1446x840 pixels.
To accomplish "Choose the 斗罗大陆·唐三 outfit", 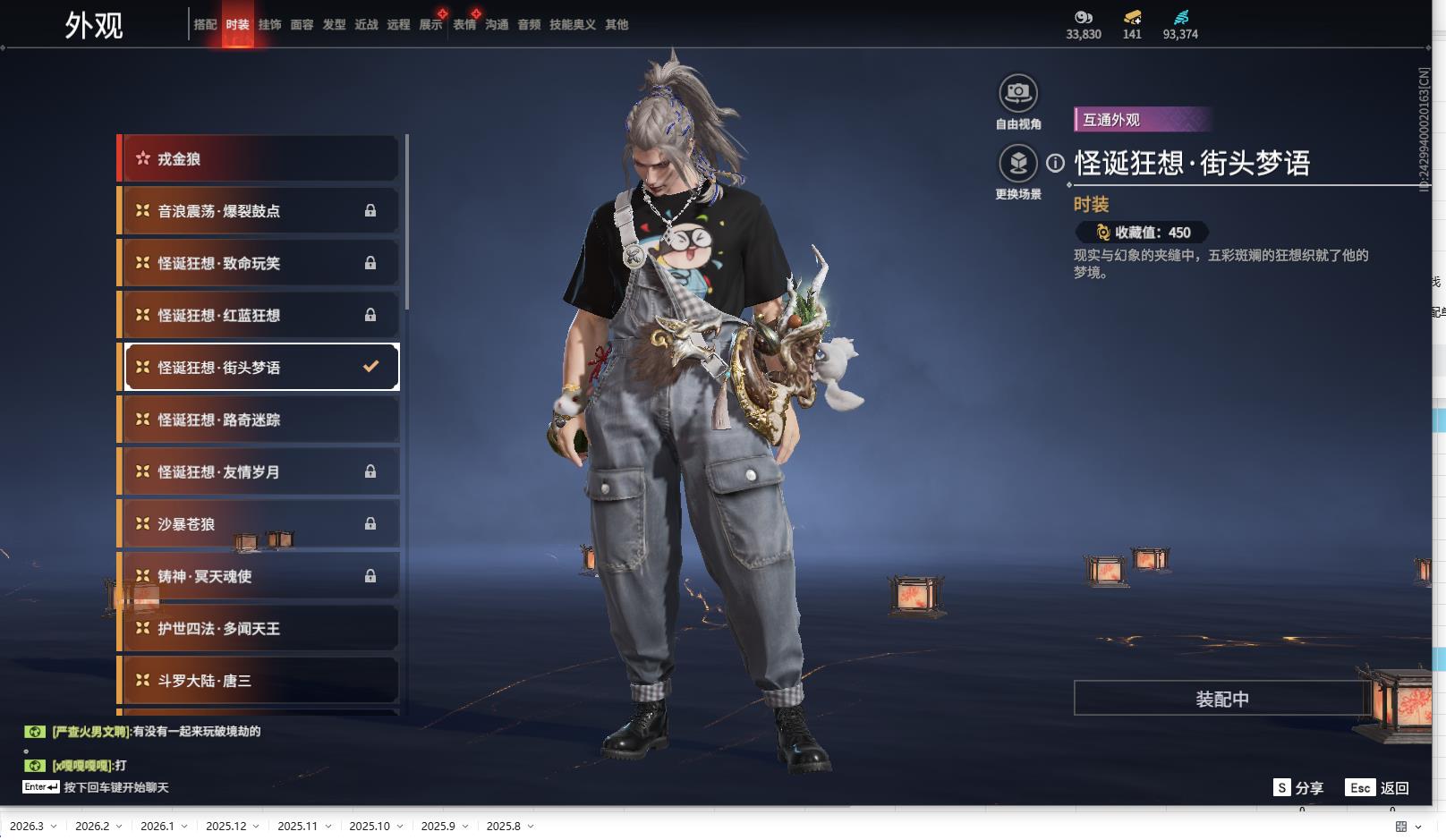I will pos(259,681).
